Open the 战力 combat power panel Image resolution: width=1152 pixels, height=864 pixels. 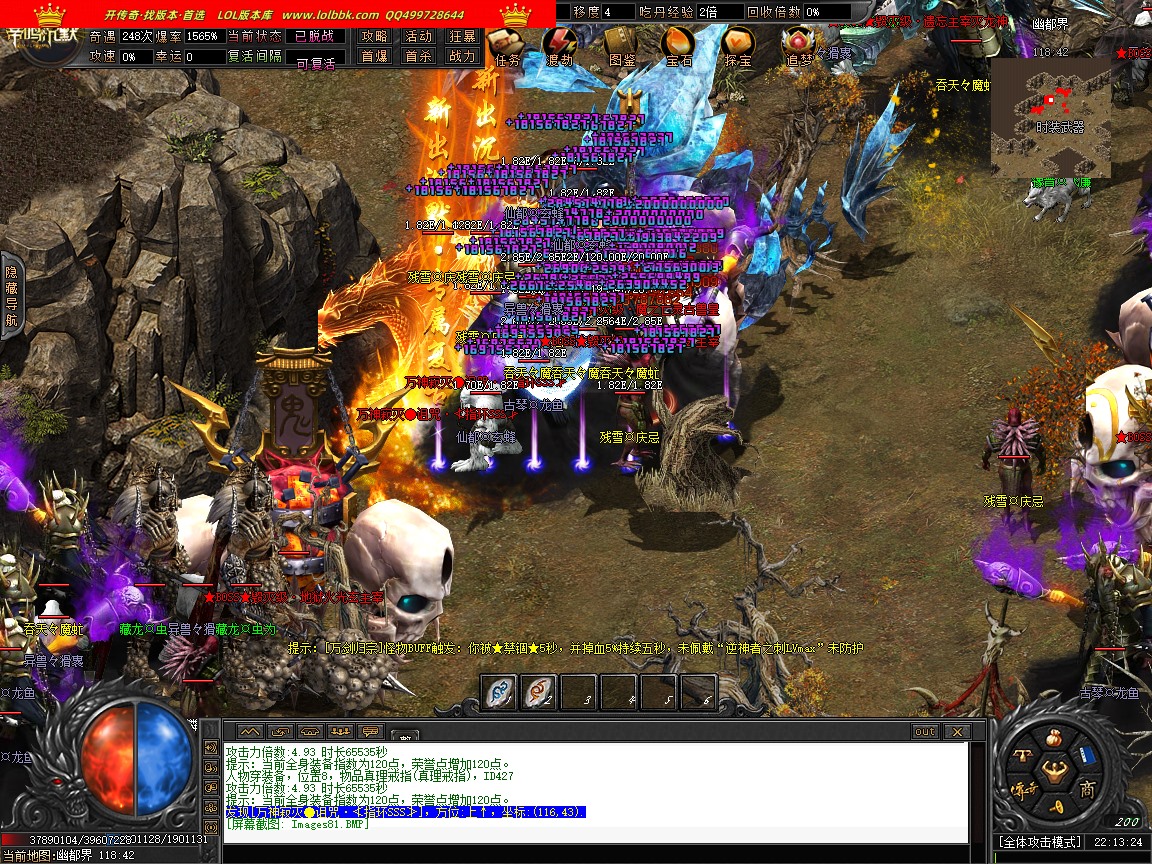(x=462, y=56)
